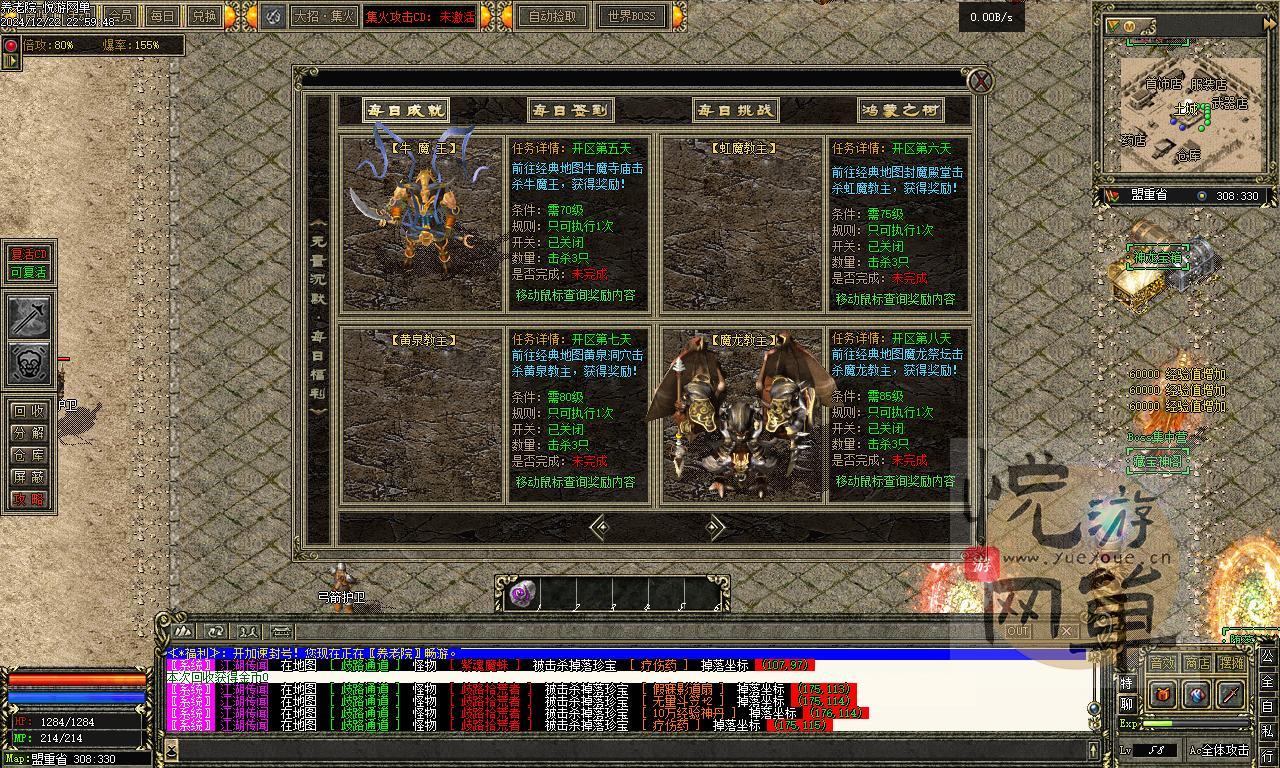Show the 鸿蒙之树 tab
1280x768 pixels.
(900, 110)
